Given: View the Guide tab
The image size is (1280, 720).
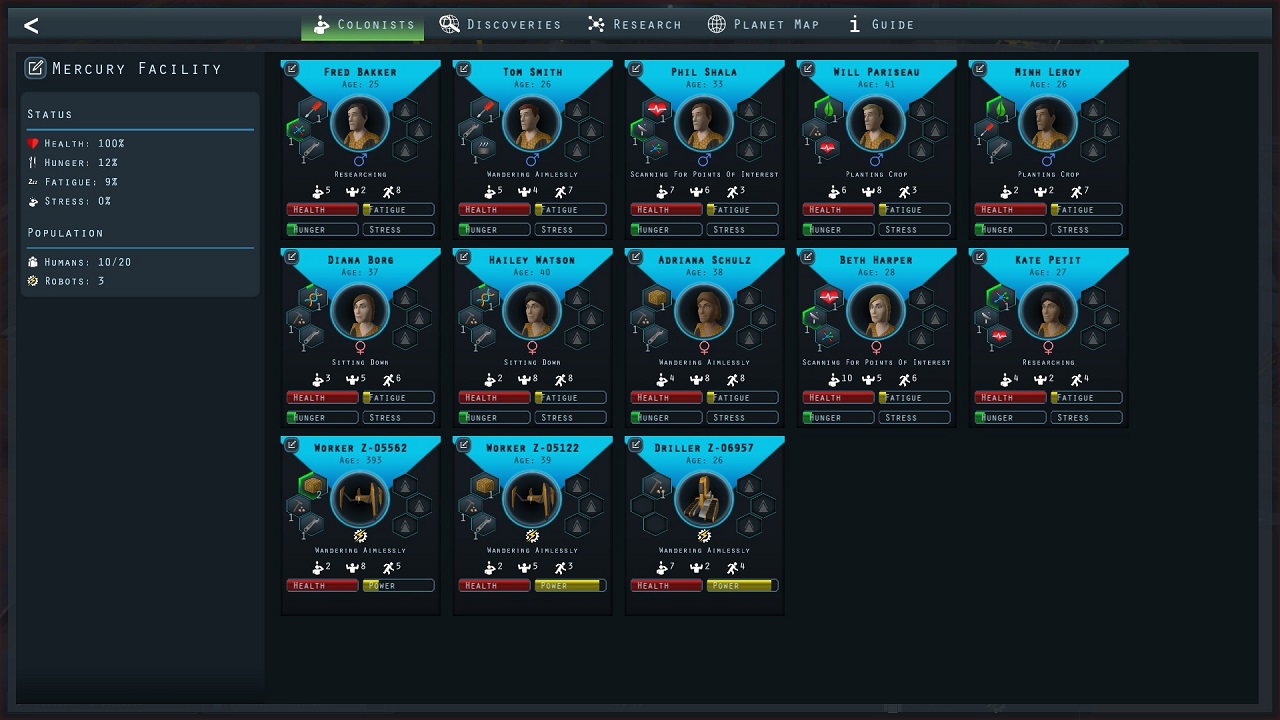Looking at the screenshot, I should click(881, 25).
